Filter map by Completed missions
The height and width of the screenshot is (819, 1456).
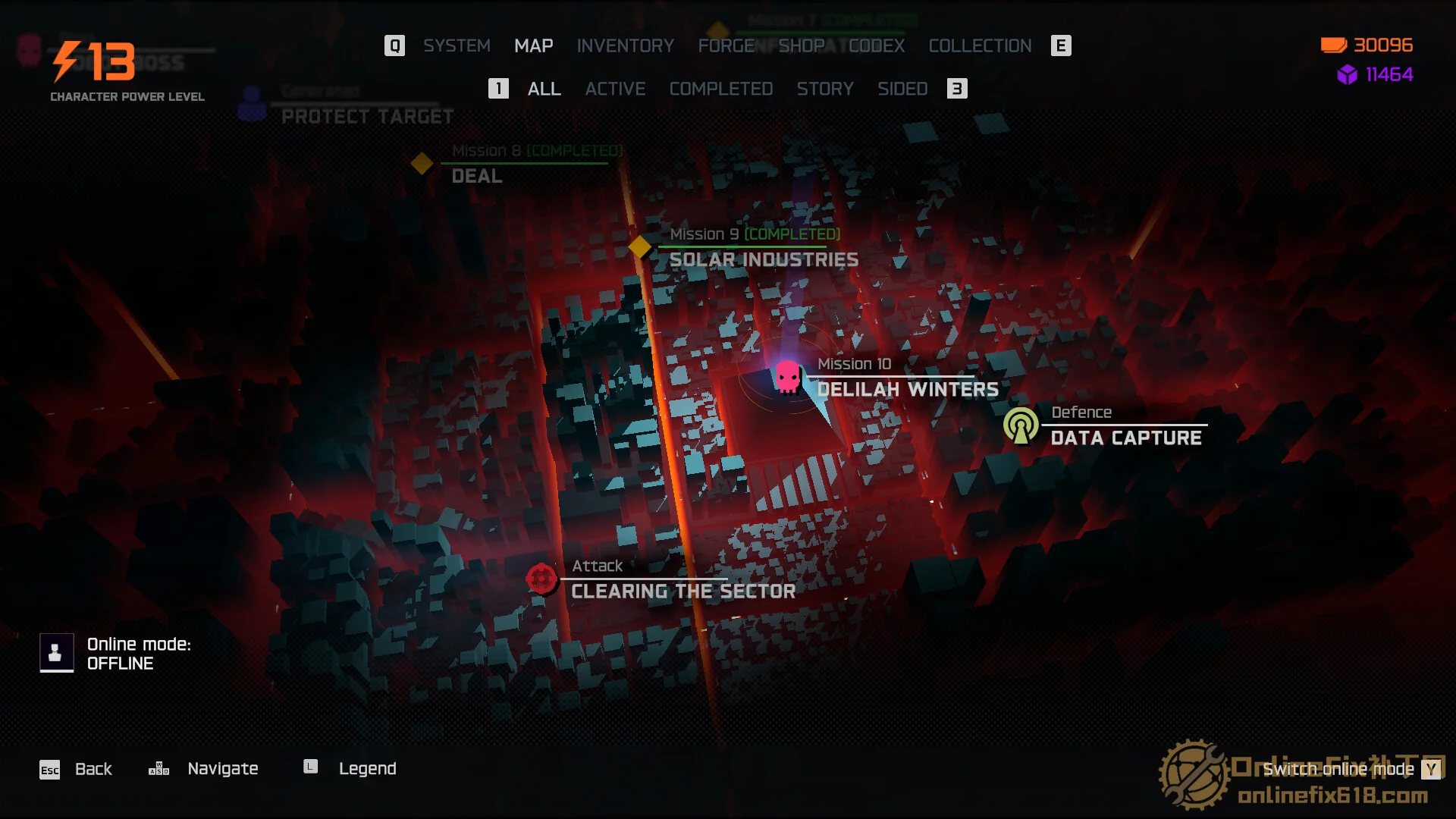pos(720,89)
